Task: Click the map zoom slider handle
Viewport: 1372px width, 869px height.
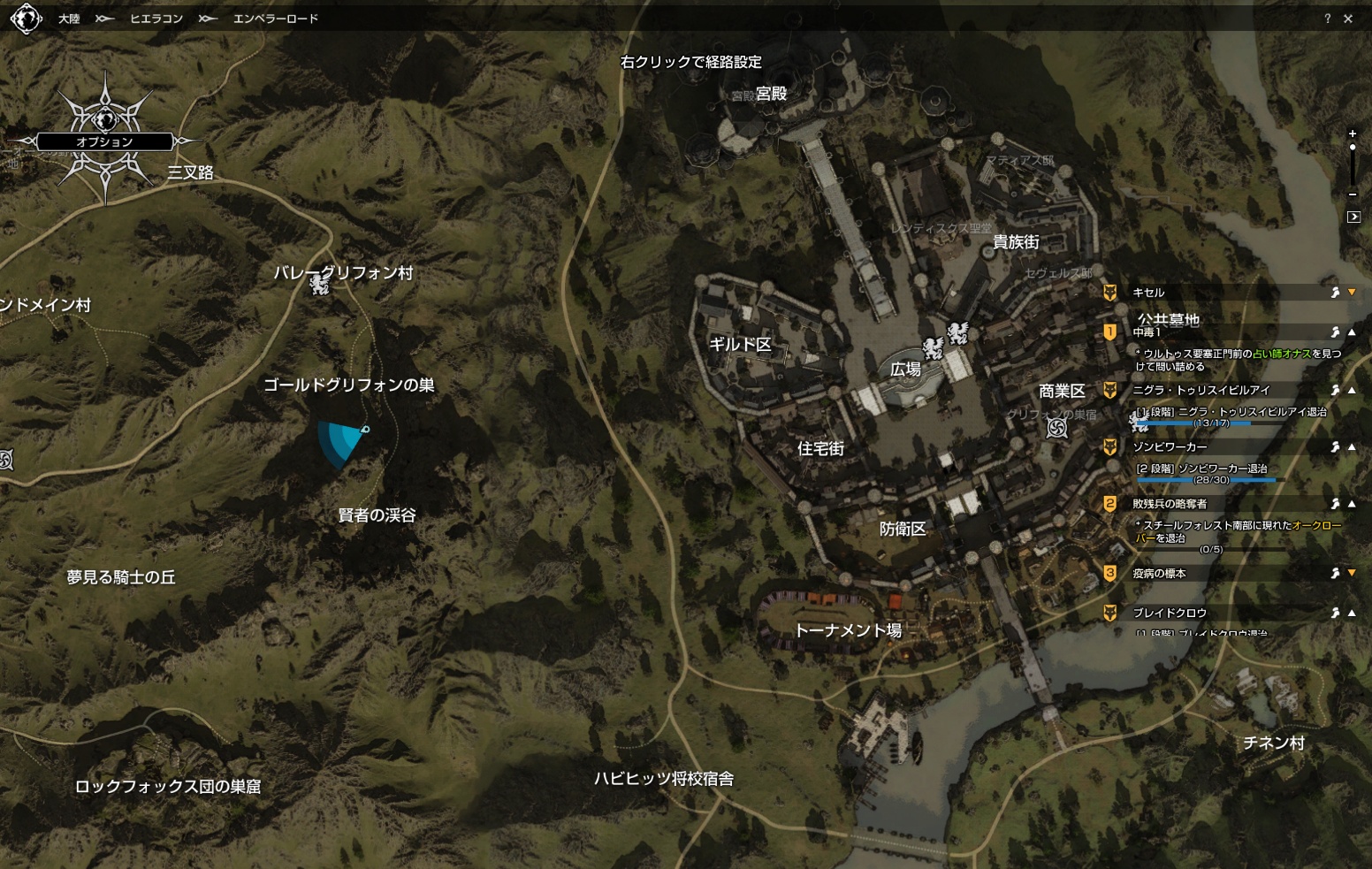Action: click(x=1353, y=148)
